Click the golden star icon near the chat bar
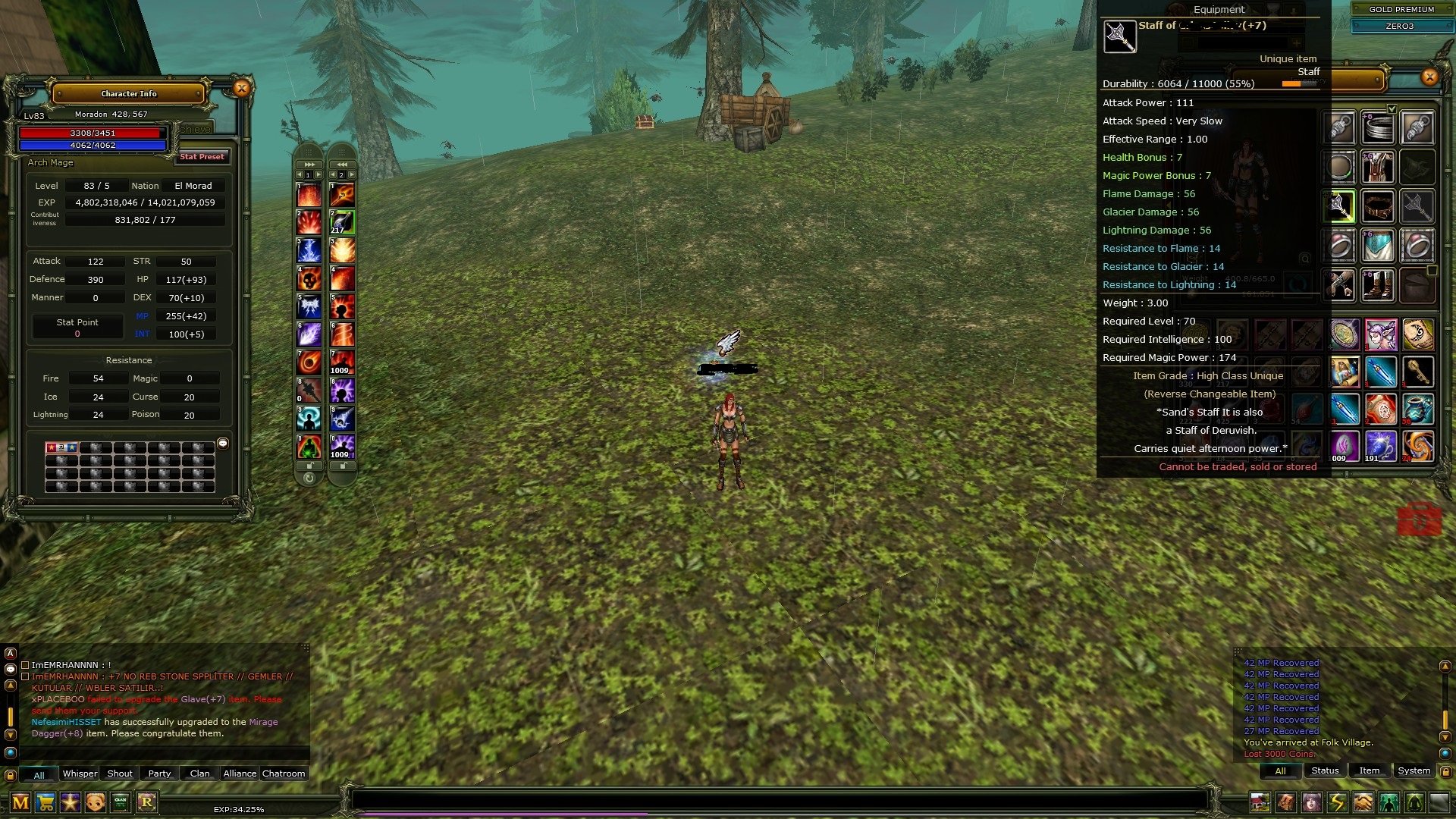1456x819 pixels. tap(70, 802)
